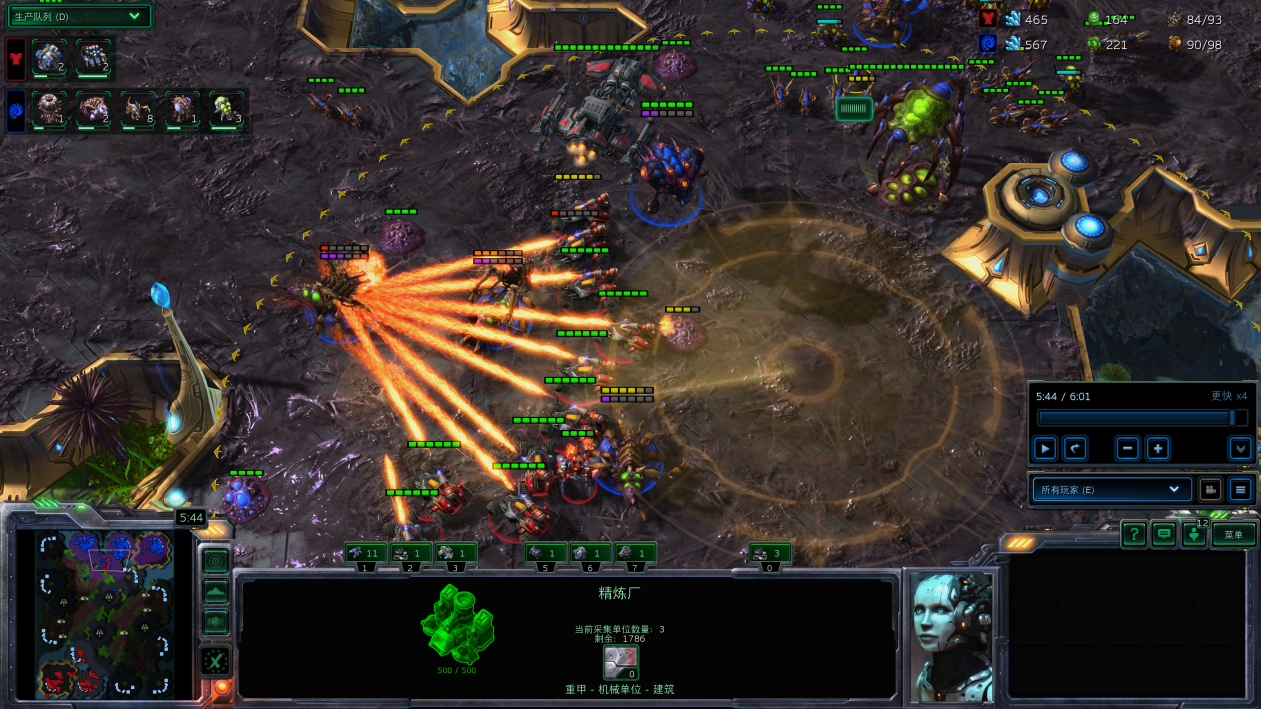1261x709 pixels.
Task: Open the 菜单 game menu
Action: tap(1234, 535)
